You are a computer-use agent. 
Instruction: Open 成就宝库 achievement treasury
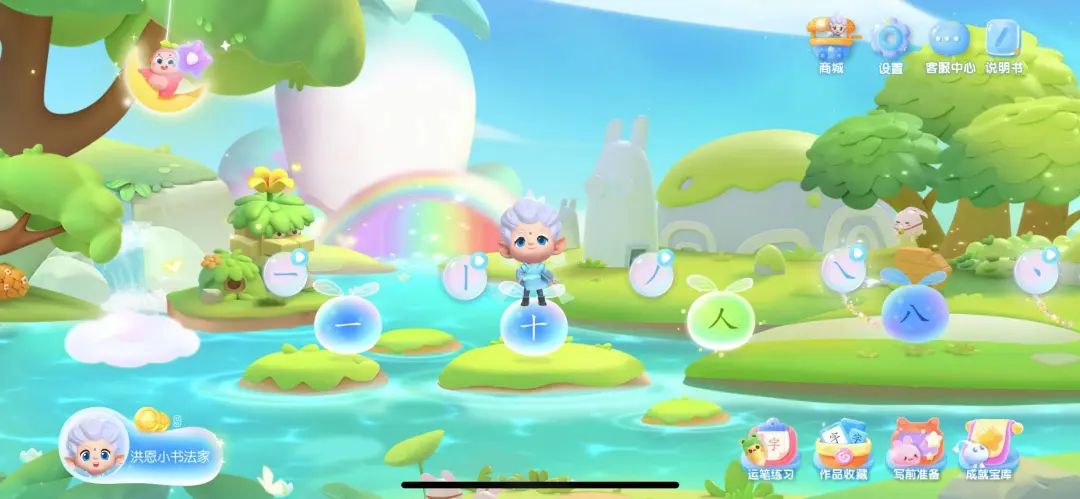(x=988, y=448)
